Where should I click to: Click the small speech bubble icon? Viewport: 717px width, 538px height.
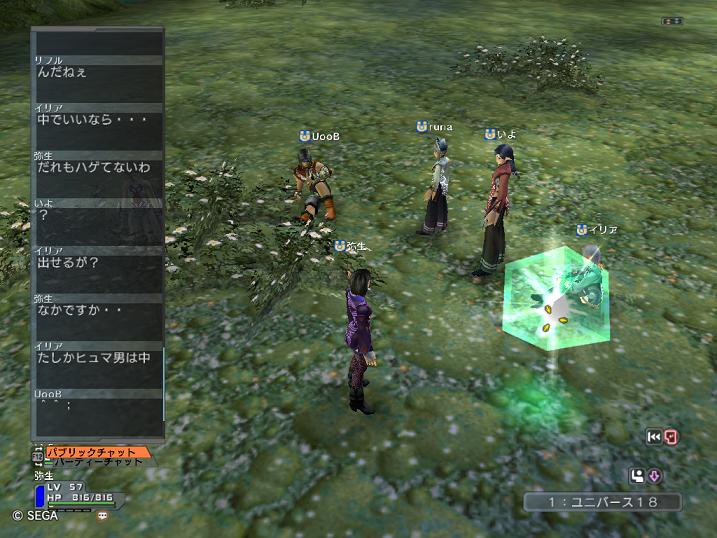click(x=102, y=516)
